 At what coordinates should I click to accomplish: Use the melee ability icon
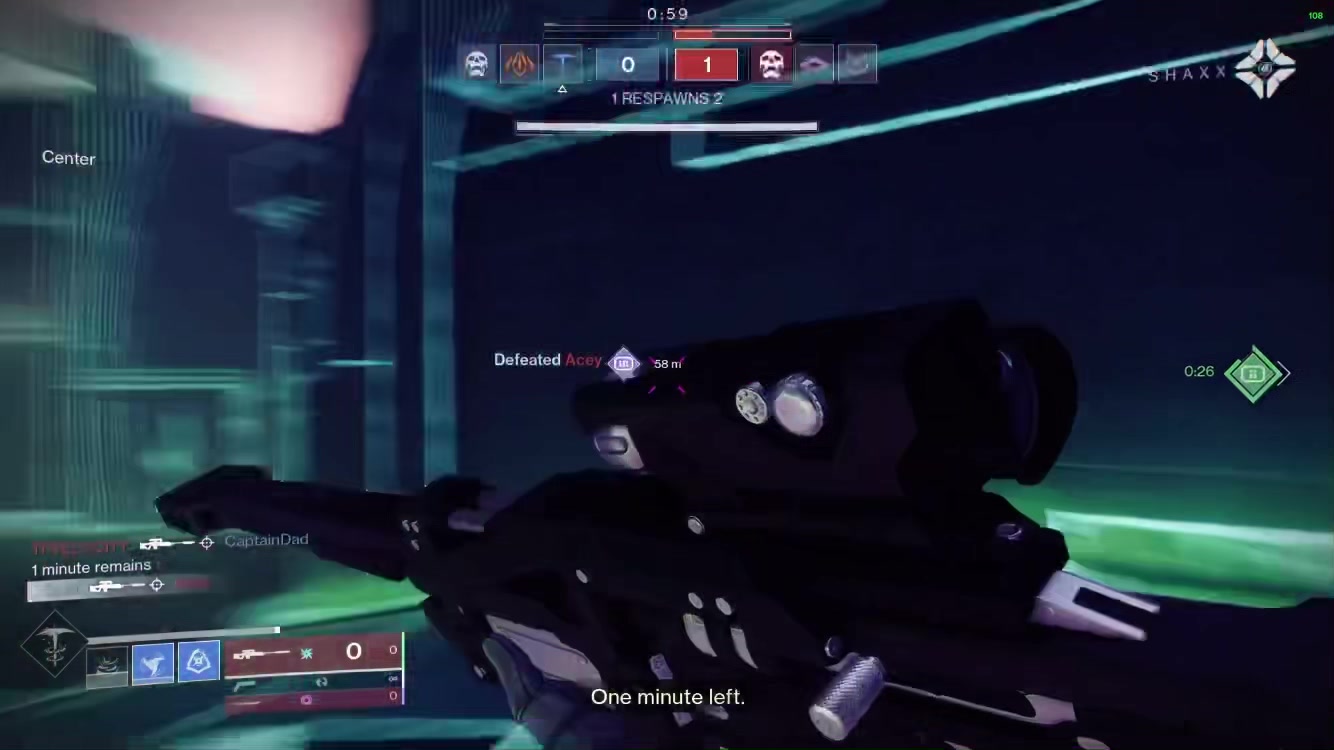(x=152, y=662)
